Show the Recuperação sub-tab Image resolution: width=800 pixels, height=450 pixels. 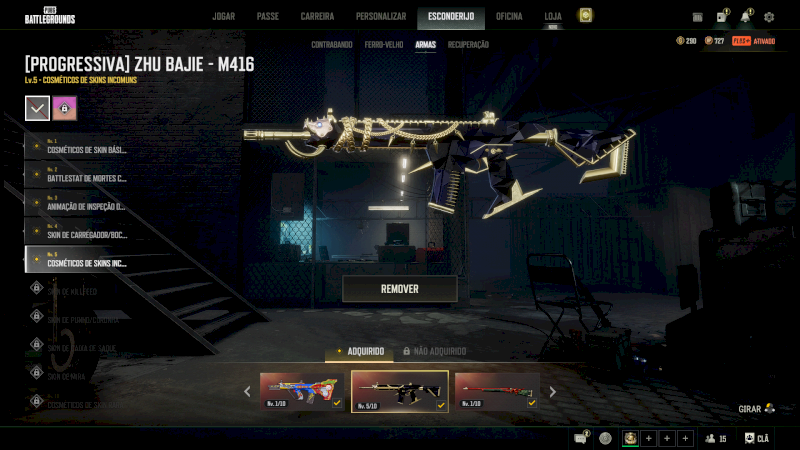pyautogui.click(x=468, y=45)
